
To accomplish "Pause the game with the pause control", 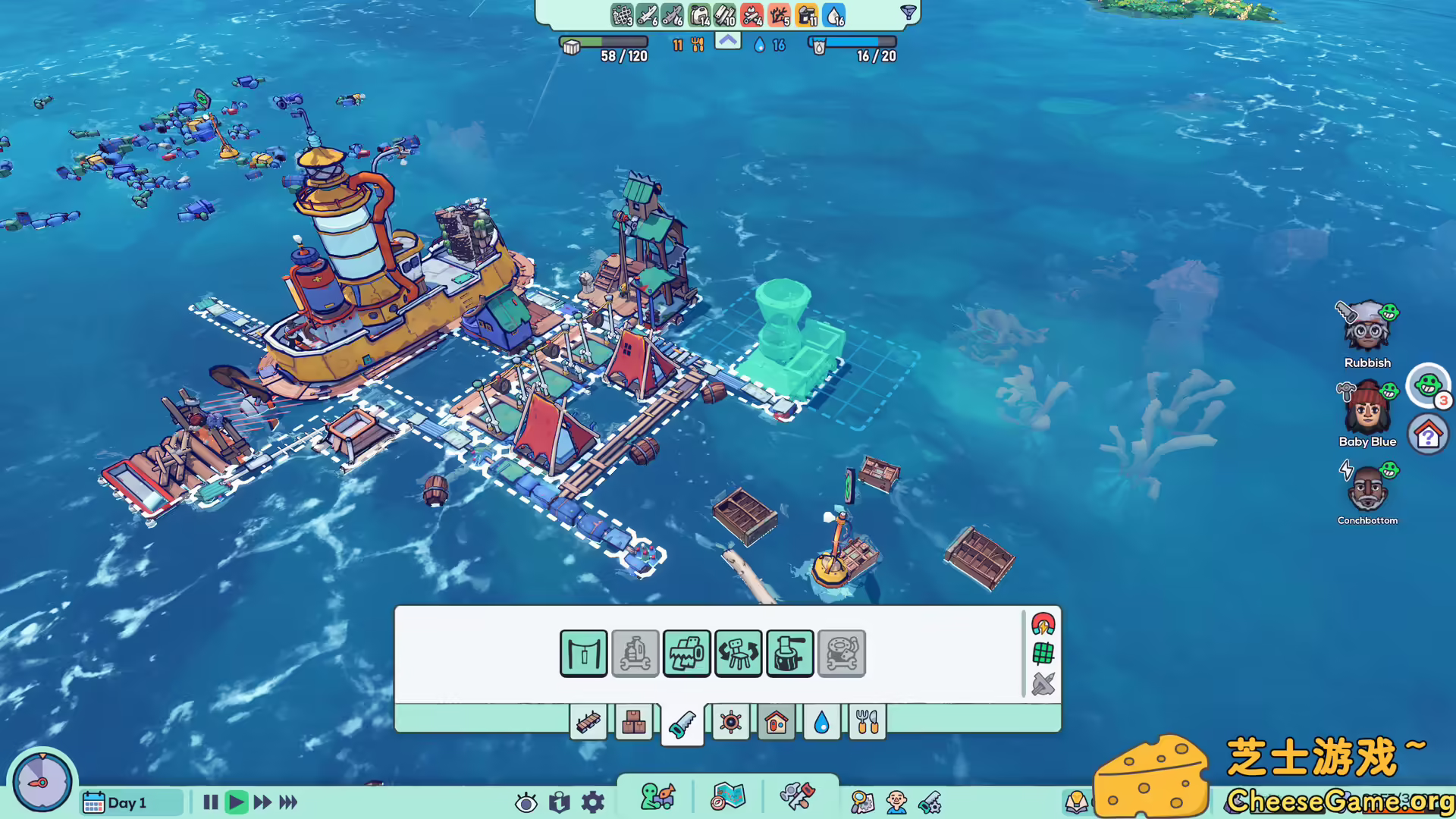I will pos(210,802).
